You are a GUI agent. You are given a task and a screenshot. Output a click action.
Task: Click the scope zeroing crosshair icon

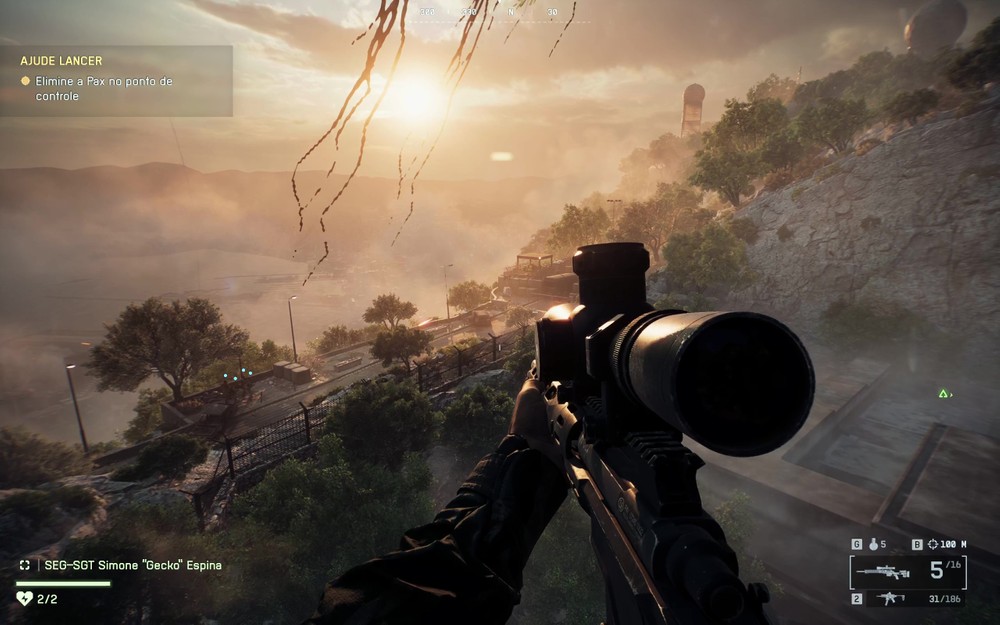[x=933, y=545]
